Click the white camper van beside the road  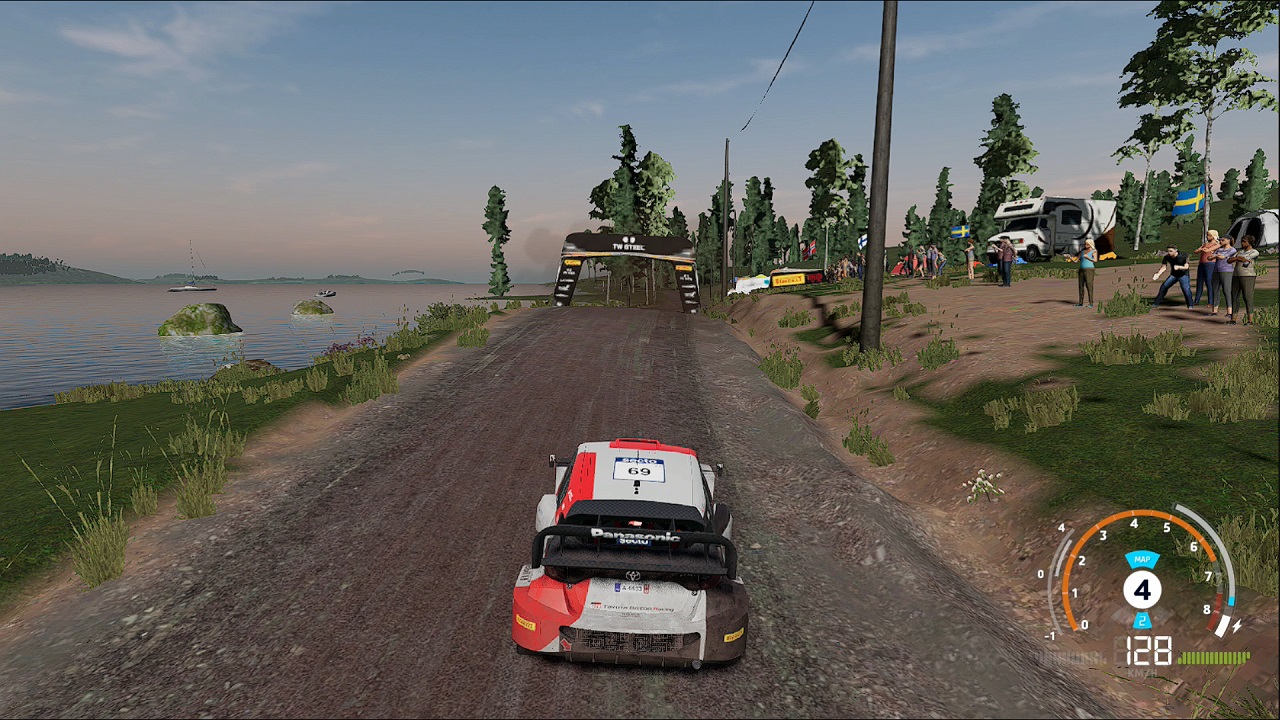pyautogui.click(x=1043, y=222)
